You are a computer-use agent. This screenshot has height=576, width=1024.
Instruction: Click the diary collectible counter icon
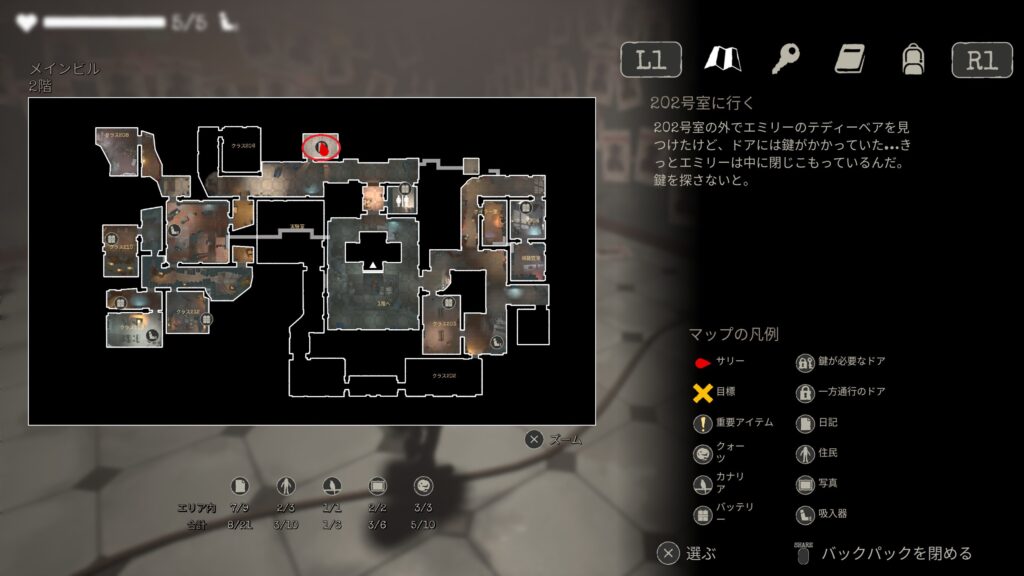(x=239, y=486)
